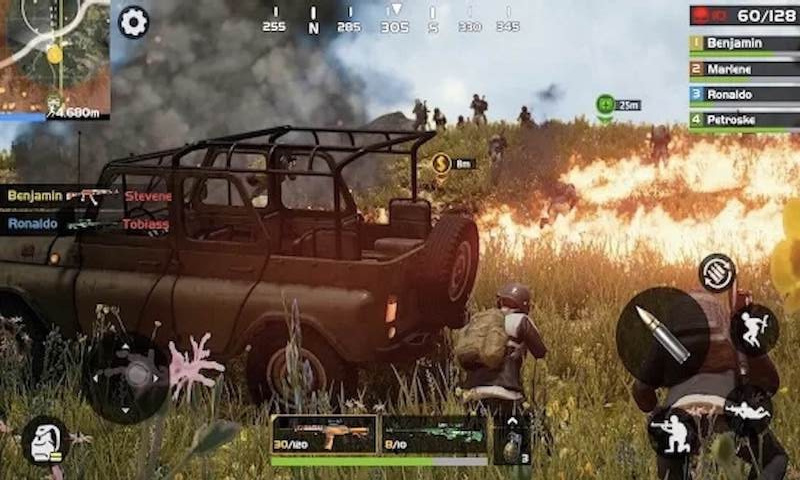Activate the jump stance button
Image resolution: width=800 pixels, height=480 pixels.
pyautogui.click(x=754, y=329)
